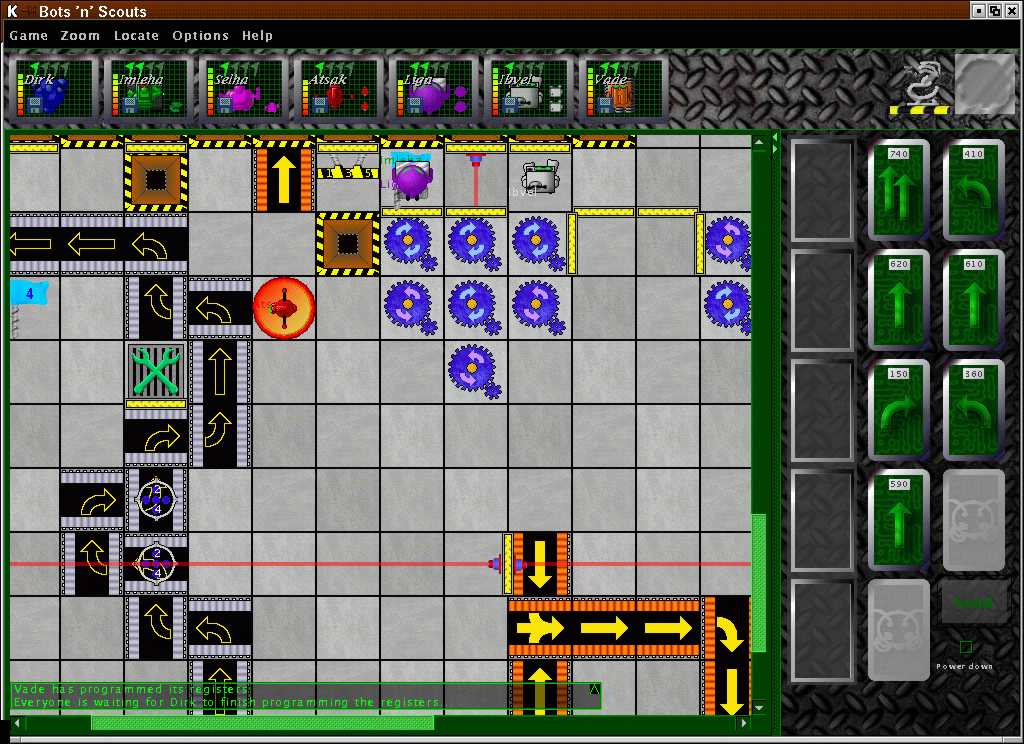The width and height of the screenshot is (1024, 744).
Task: Select Vade's robot status panel
Action: click(624, 90)
